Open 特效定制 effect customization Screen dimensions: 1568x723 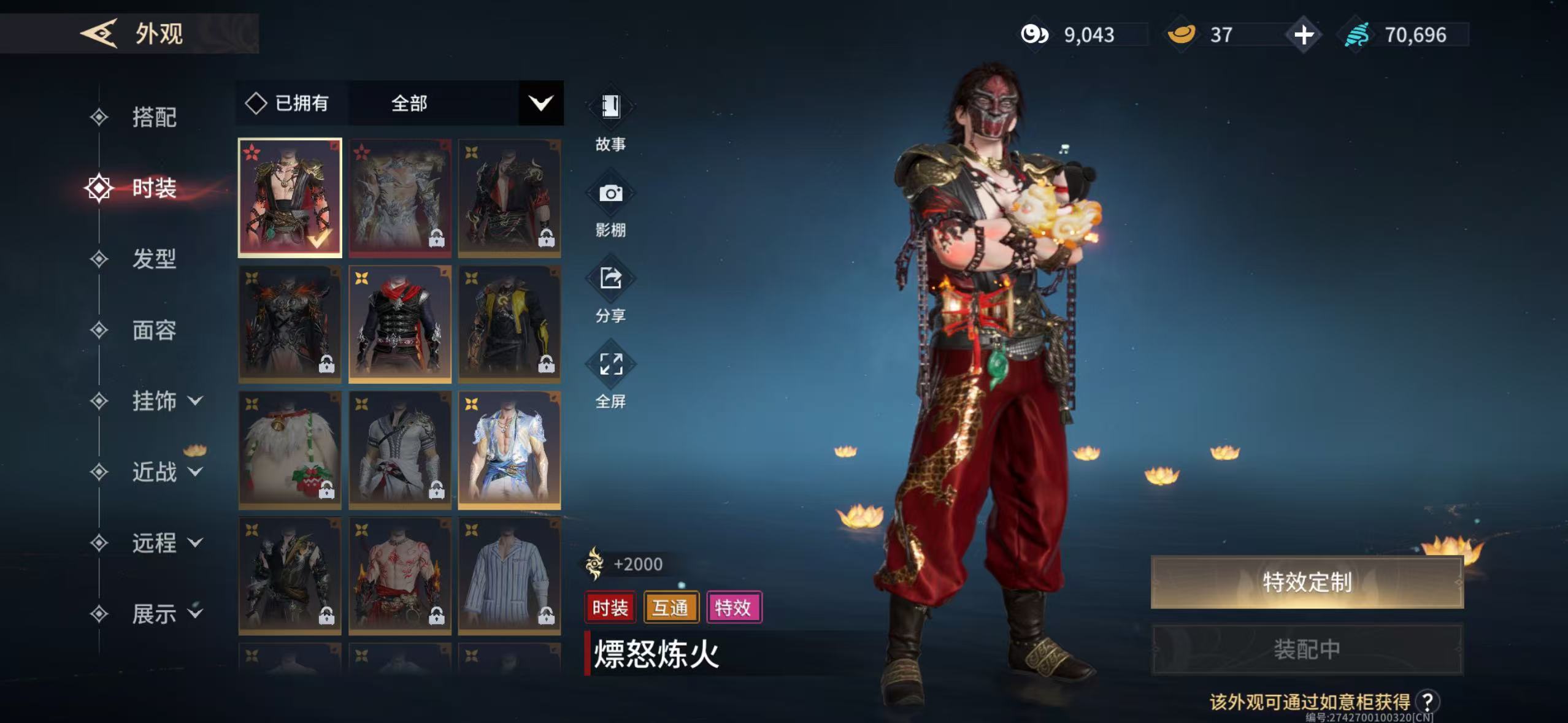point(1307,582)
